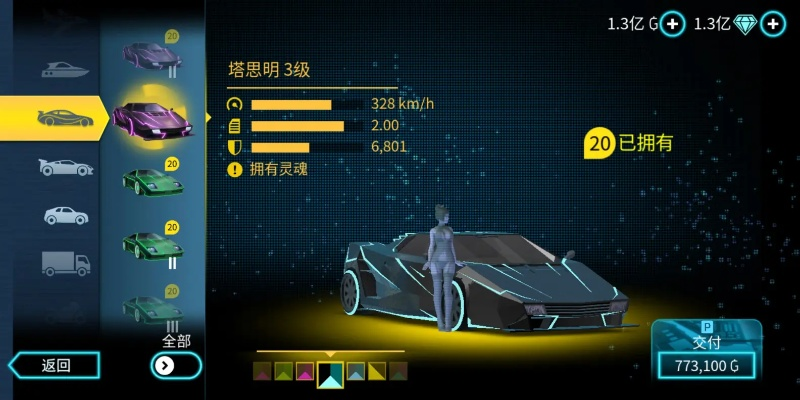Choose the light blue triangle paint swatch
800x400 pixels.
[355, 372]
